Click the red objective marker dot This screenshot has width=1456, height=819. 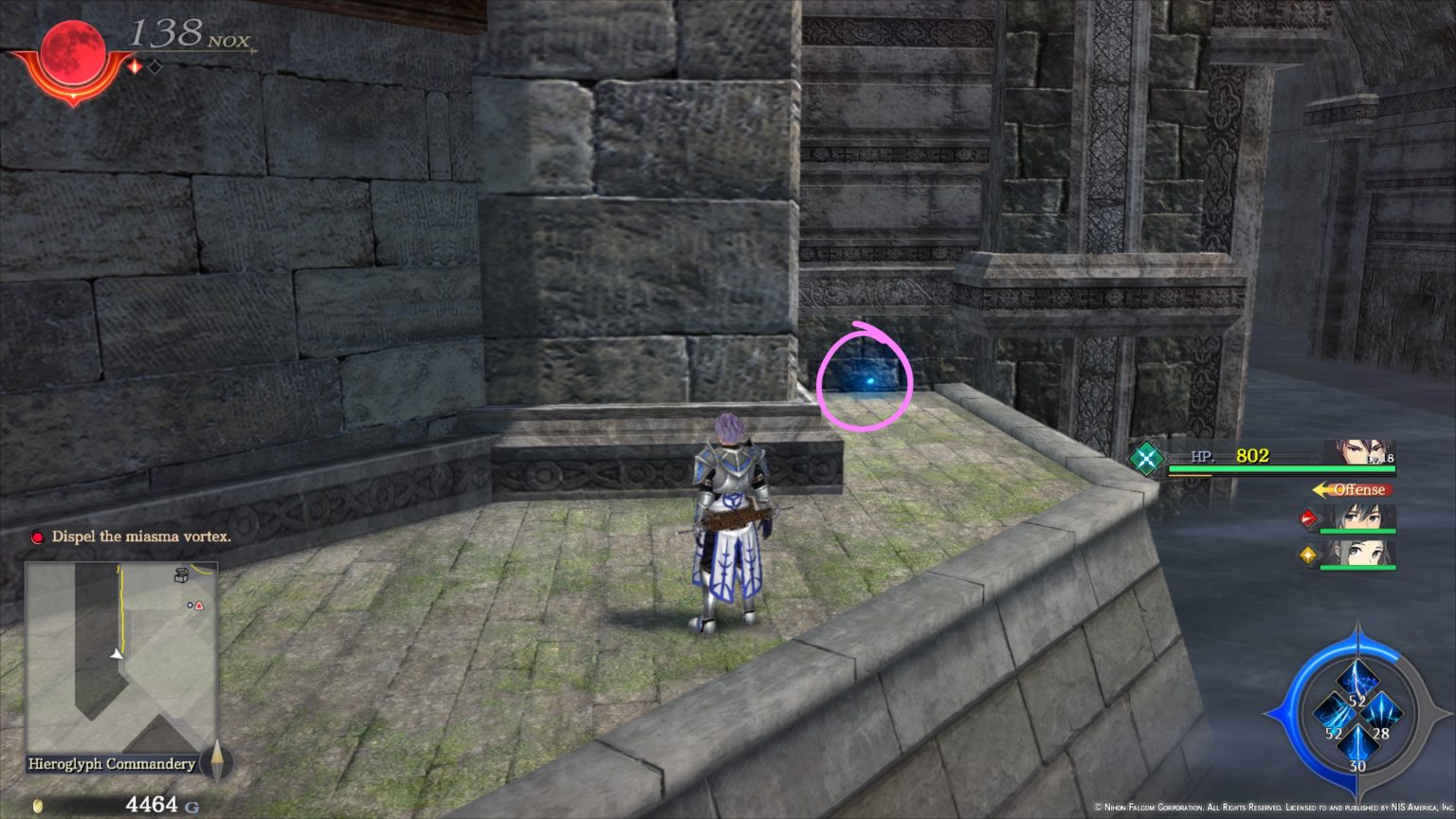pyautogui.click(x=38, y=537)
